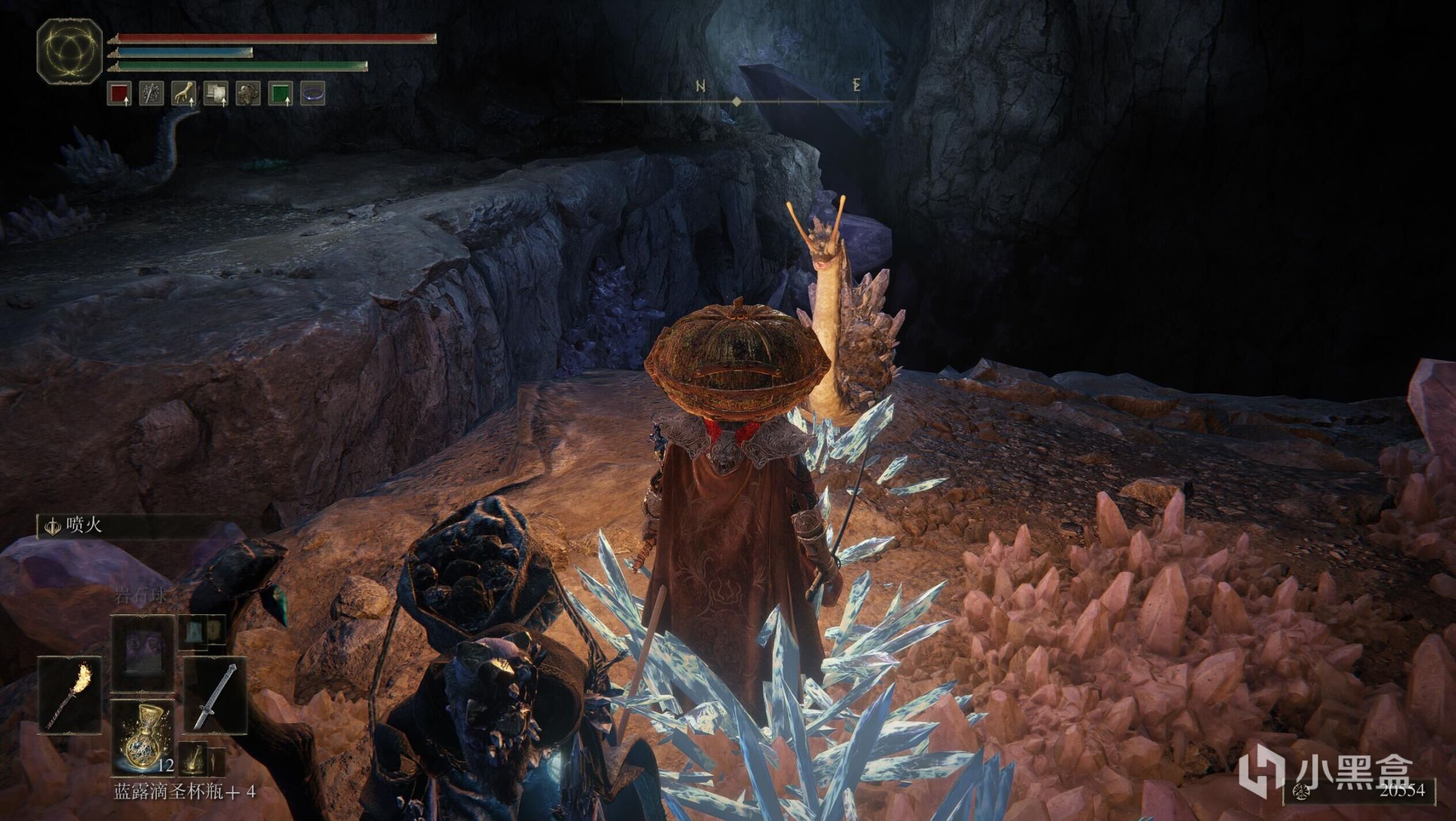Click the compass bar at the top
Screen dimensions: 1456x821
pyautogui.click(x=736, y=101)
